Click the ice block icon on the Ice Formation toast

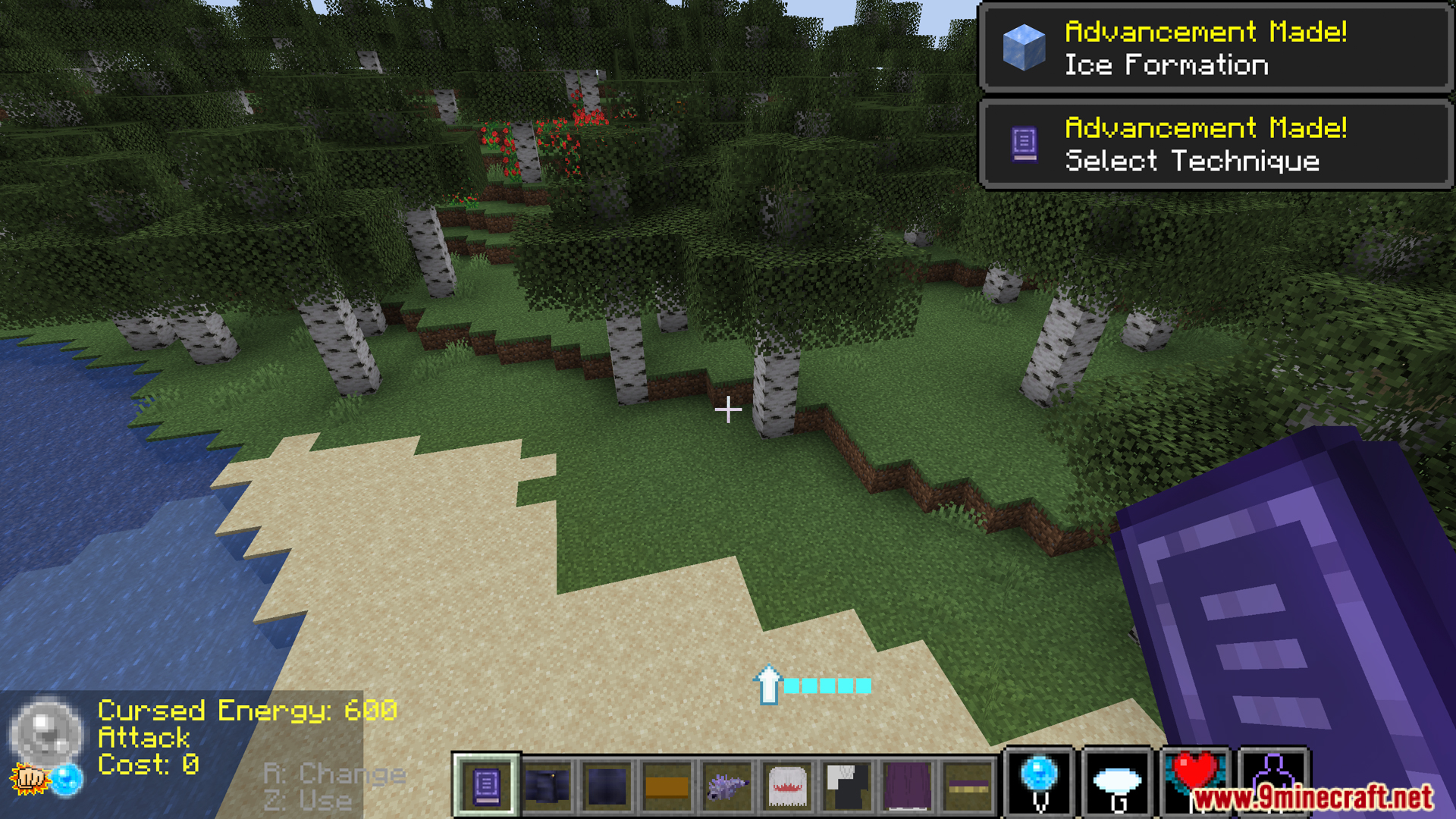click(x=1023, y=48)
